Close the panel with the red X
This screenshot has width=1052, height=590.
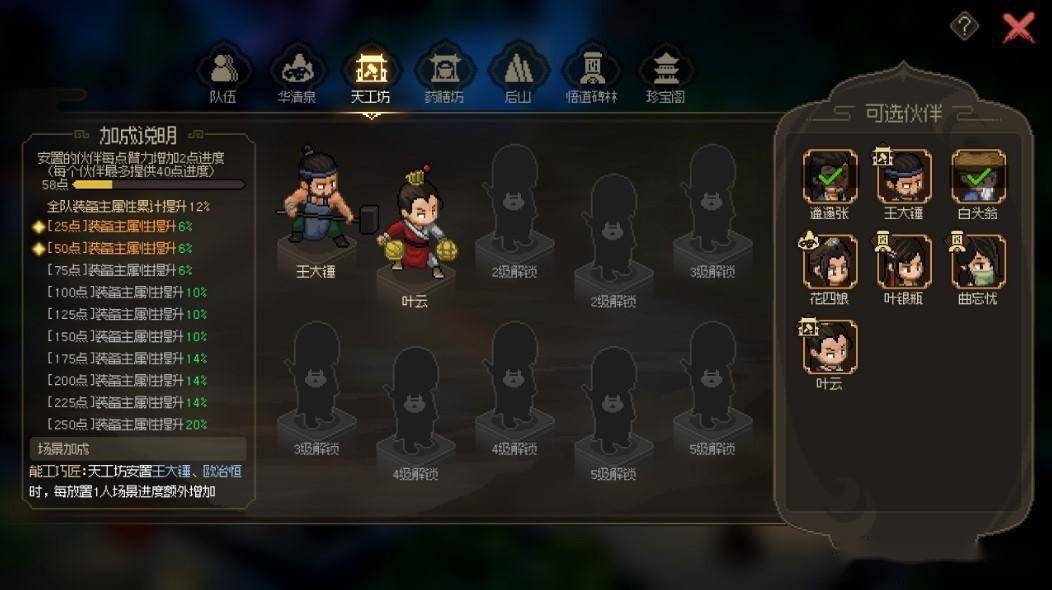1018,27
